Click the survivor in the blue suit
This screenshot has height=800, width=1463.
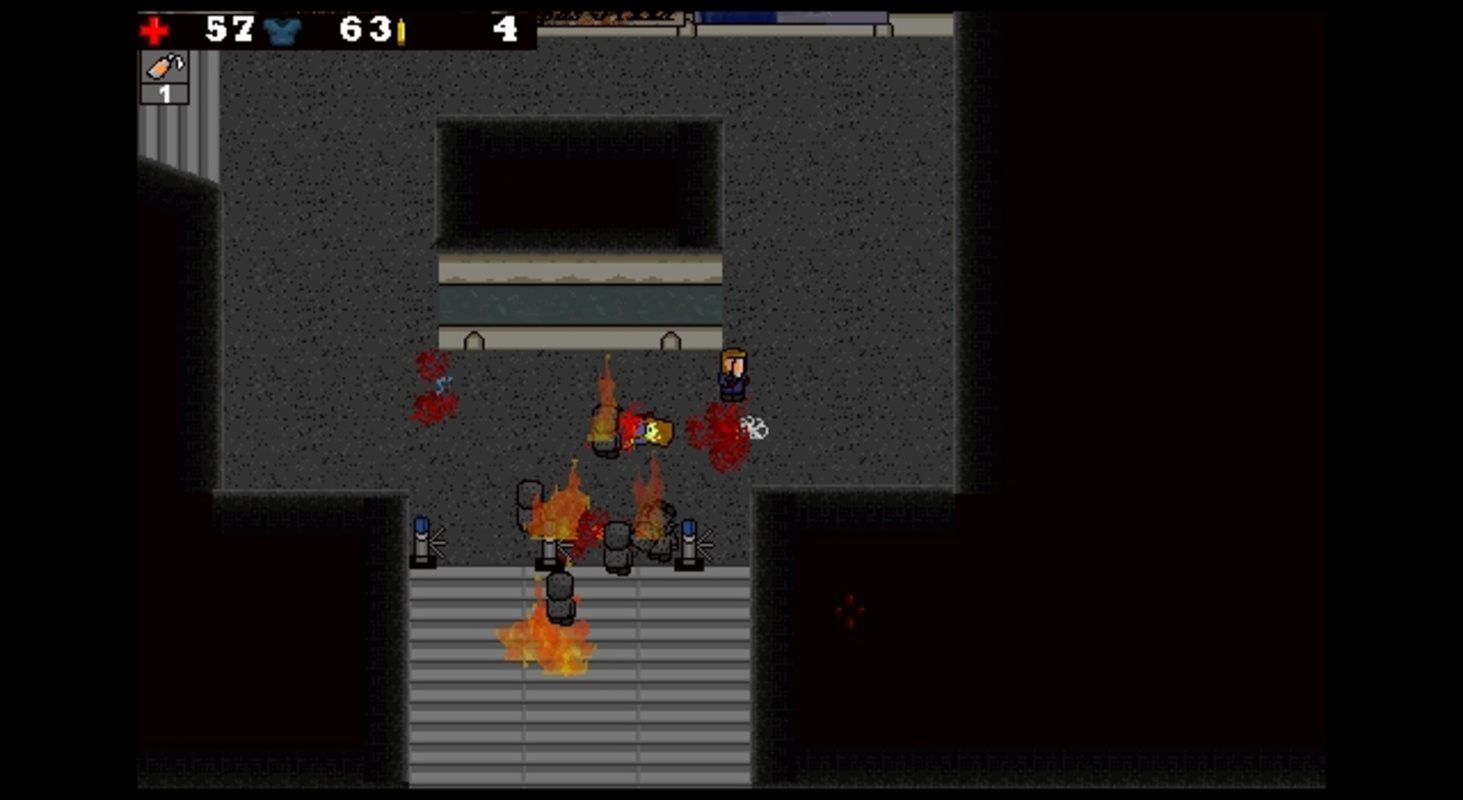[x=731, y=378]
